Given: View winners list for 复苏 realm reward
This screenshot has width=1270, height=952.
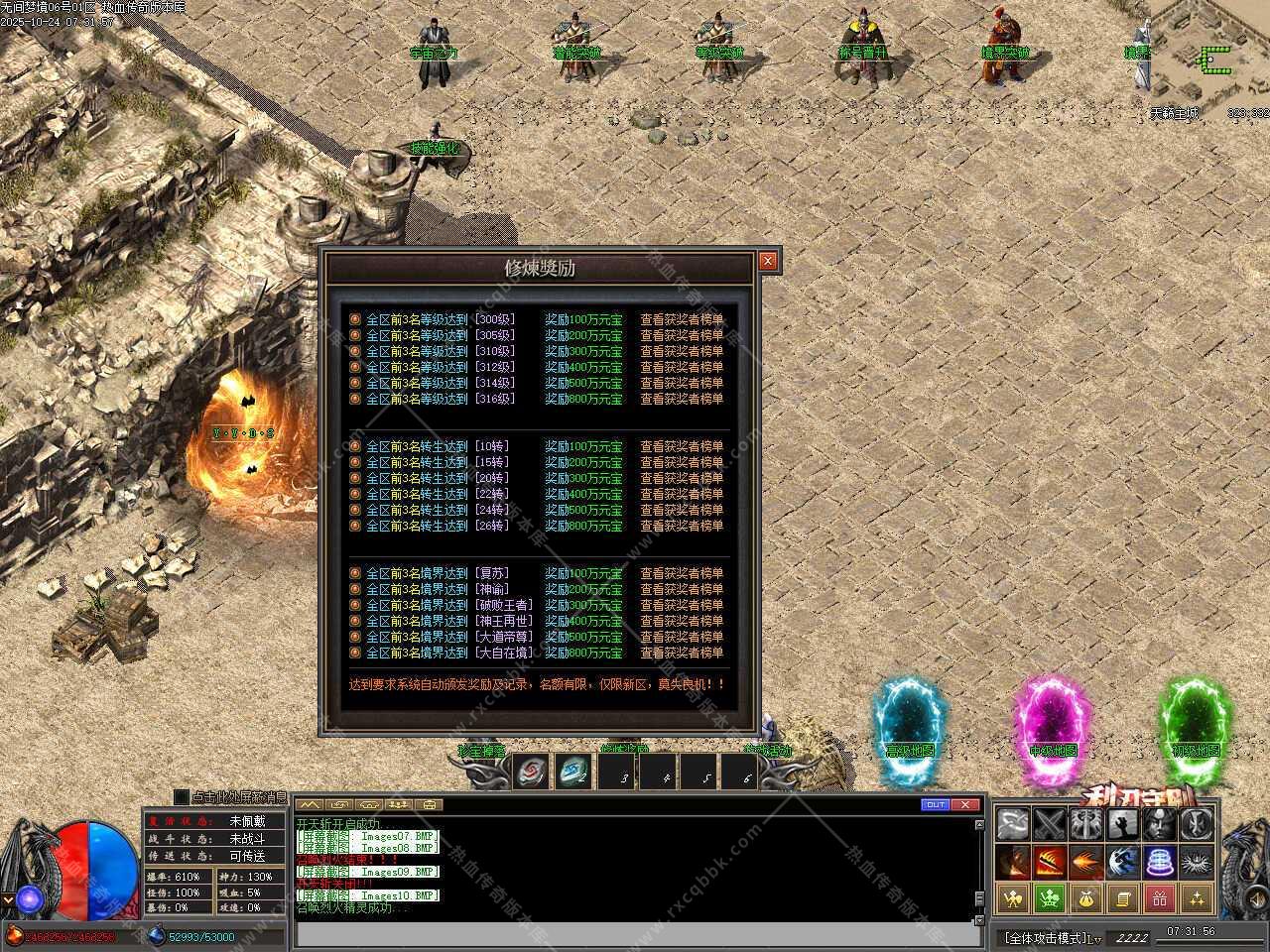Looking at the screenshot, I should [x=681, y=573].
